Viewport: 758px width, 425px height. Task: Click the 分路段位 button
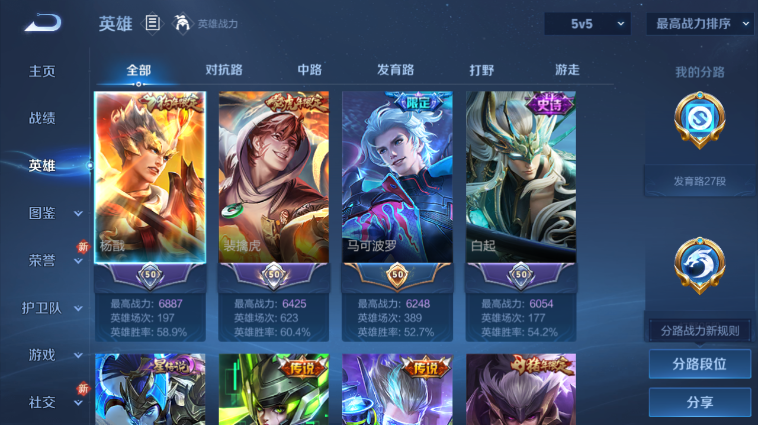point(699,364)
